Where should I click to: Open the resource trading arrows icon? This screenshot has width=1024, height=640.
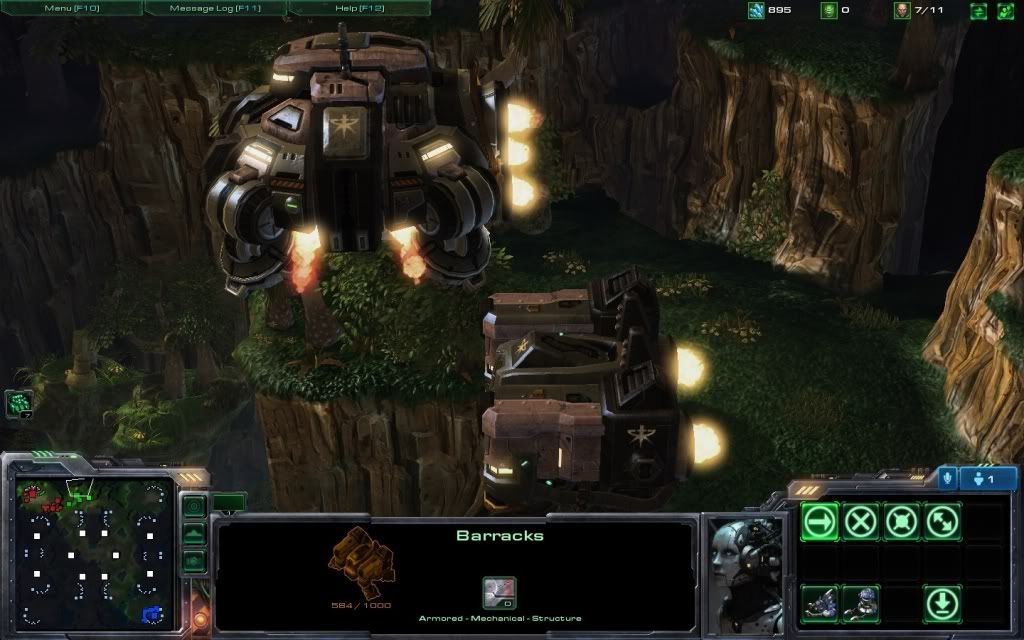(x=978, y=11)
